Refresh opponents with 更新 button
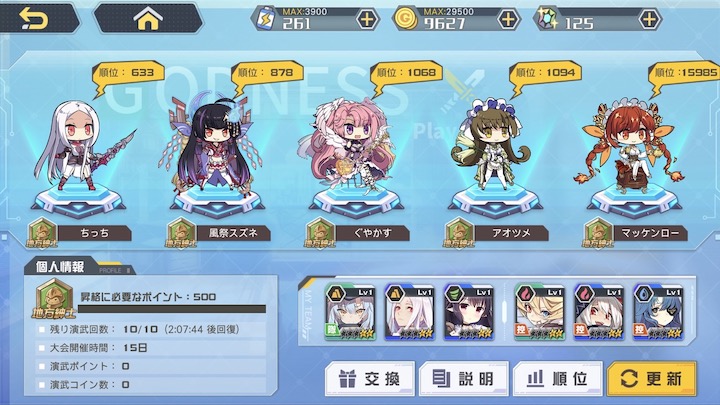The image size is (720, 405). coord(651,379)
